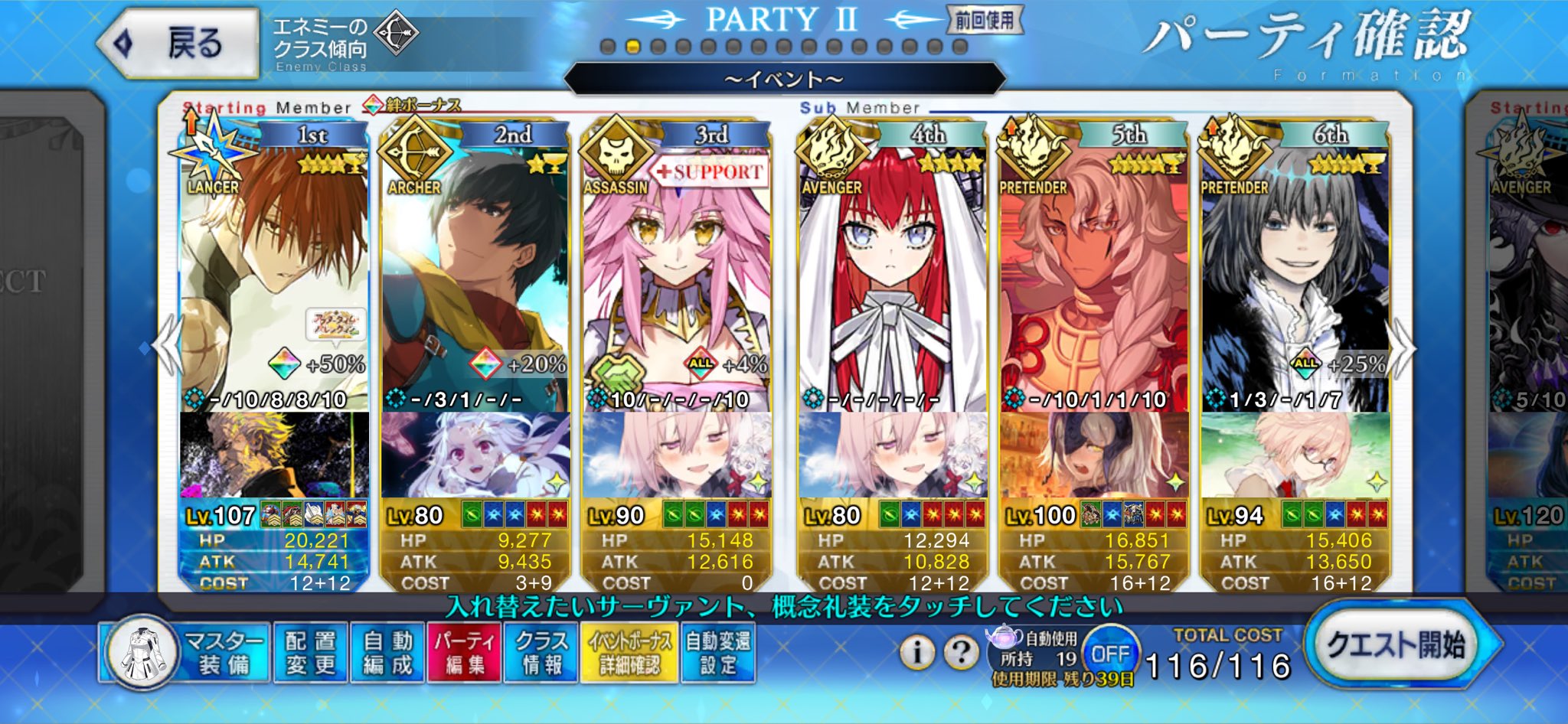The height and width of the screenshot is (724, 1568).
Task: Switch to the next party with right arrow
Action: click(1403, 348)
